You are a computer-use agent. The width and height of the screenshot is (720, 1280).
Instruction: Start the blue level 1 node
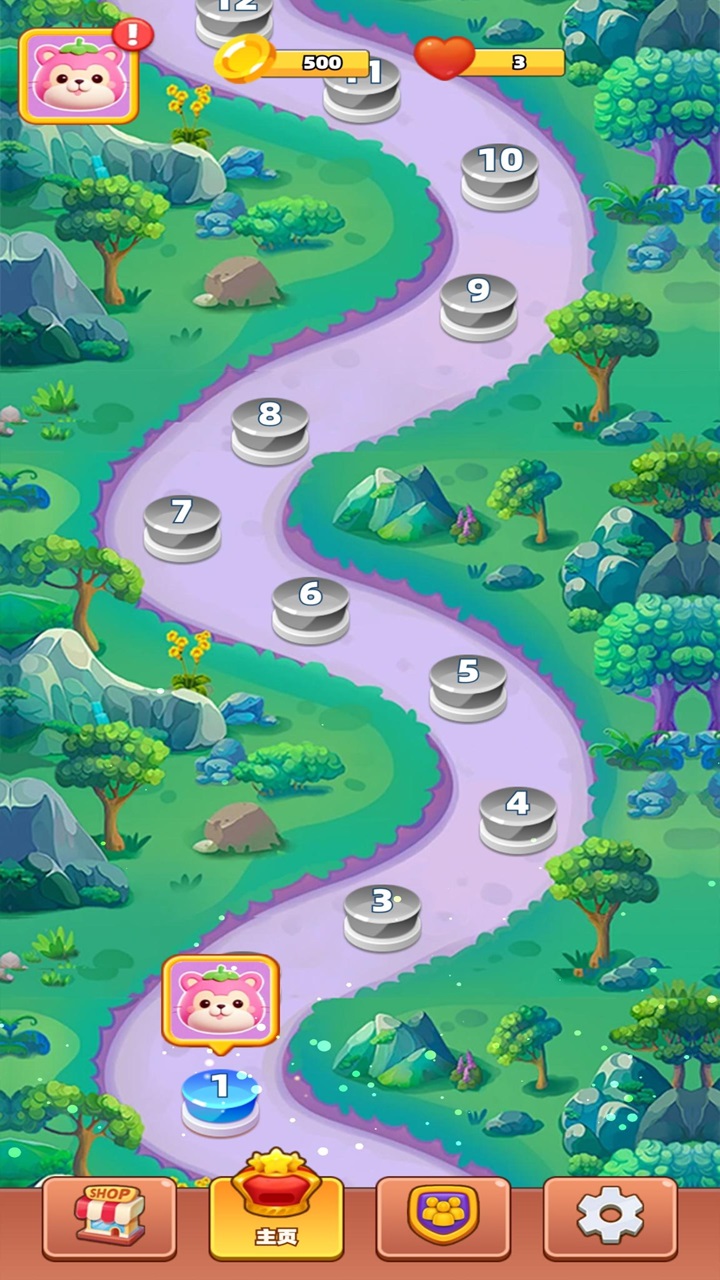220,1097
